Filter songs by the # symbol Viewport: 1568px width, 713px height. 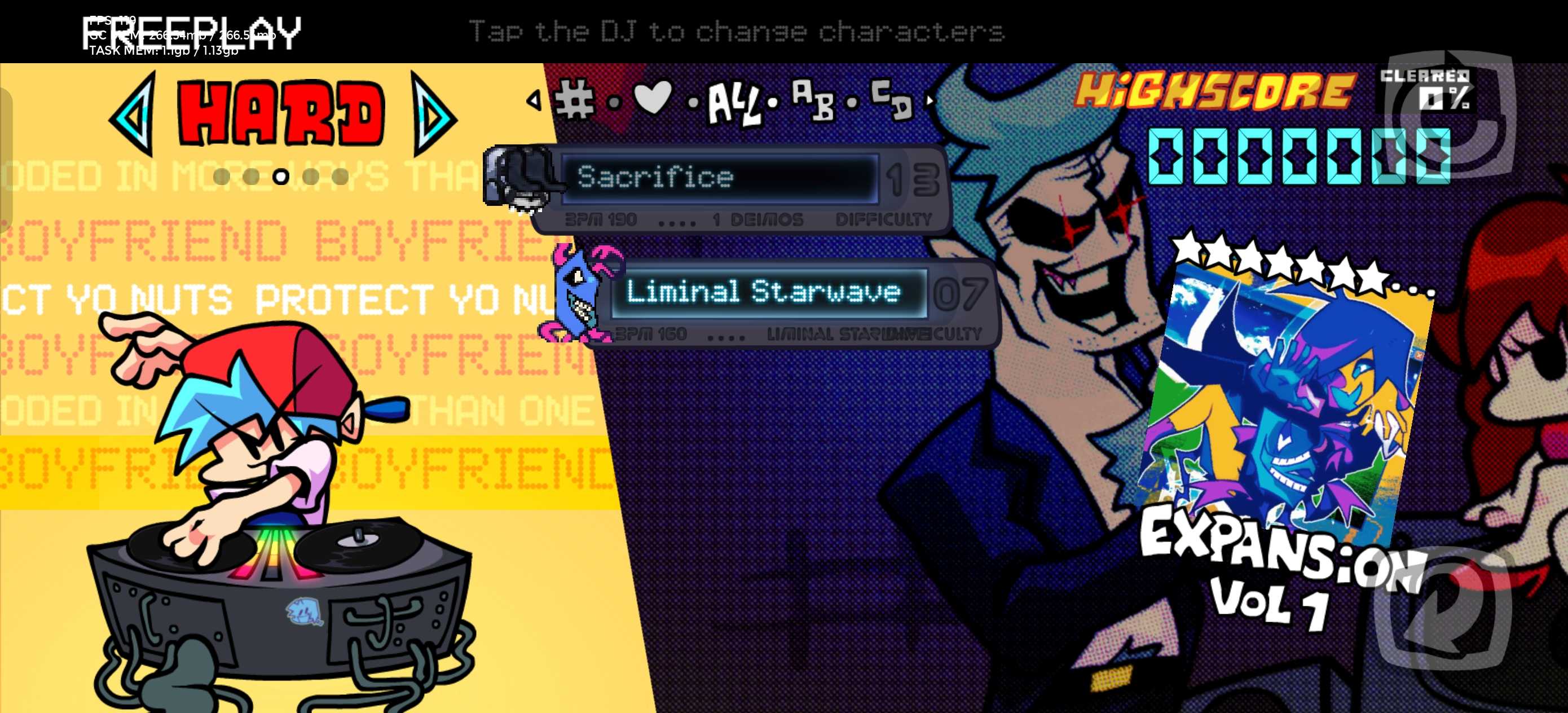pyautogui.click(x=575, y=99)
